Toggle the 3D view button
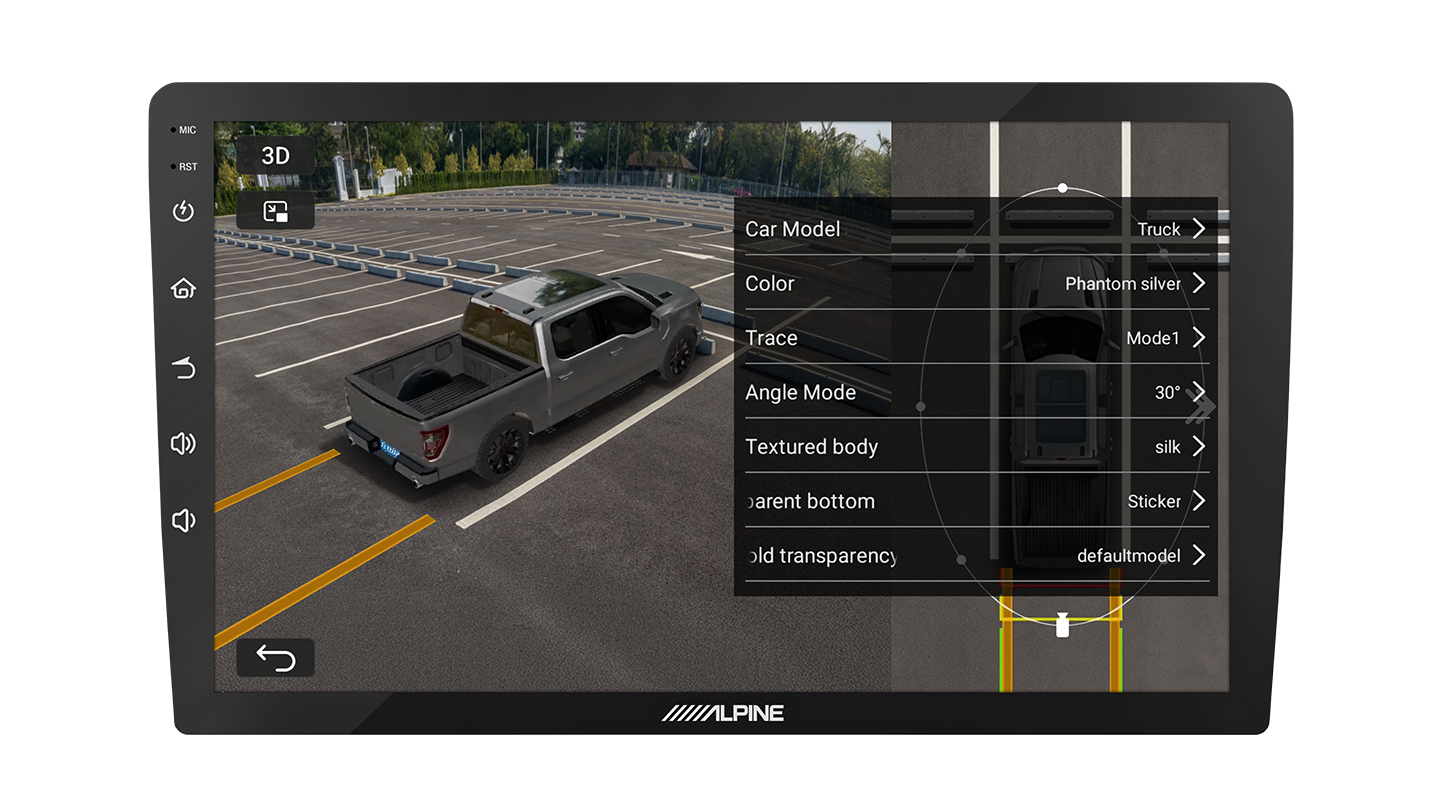The height and width of the screenshot is (810, 1440). (x=275, y=156)
